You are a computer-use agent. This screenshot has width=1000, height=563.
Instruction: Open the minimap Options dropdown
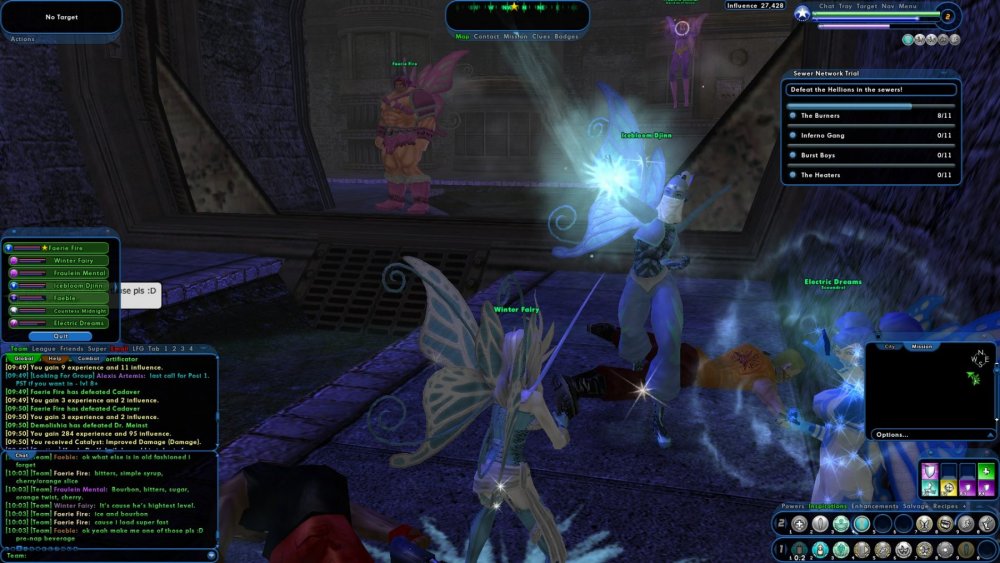893,435
